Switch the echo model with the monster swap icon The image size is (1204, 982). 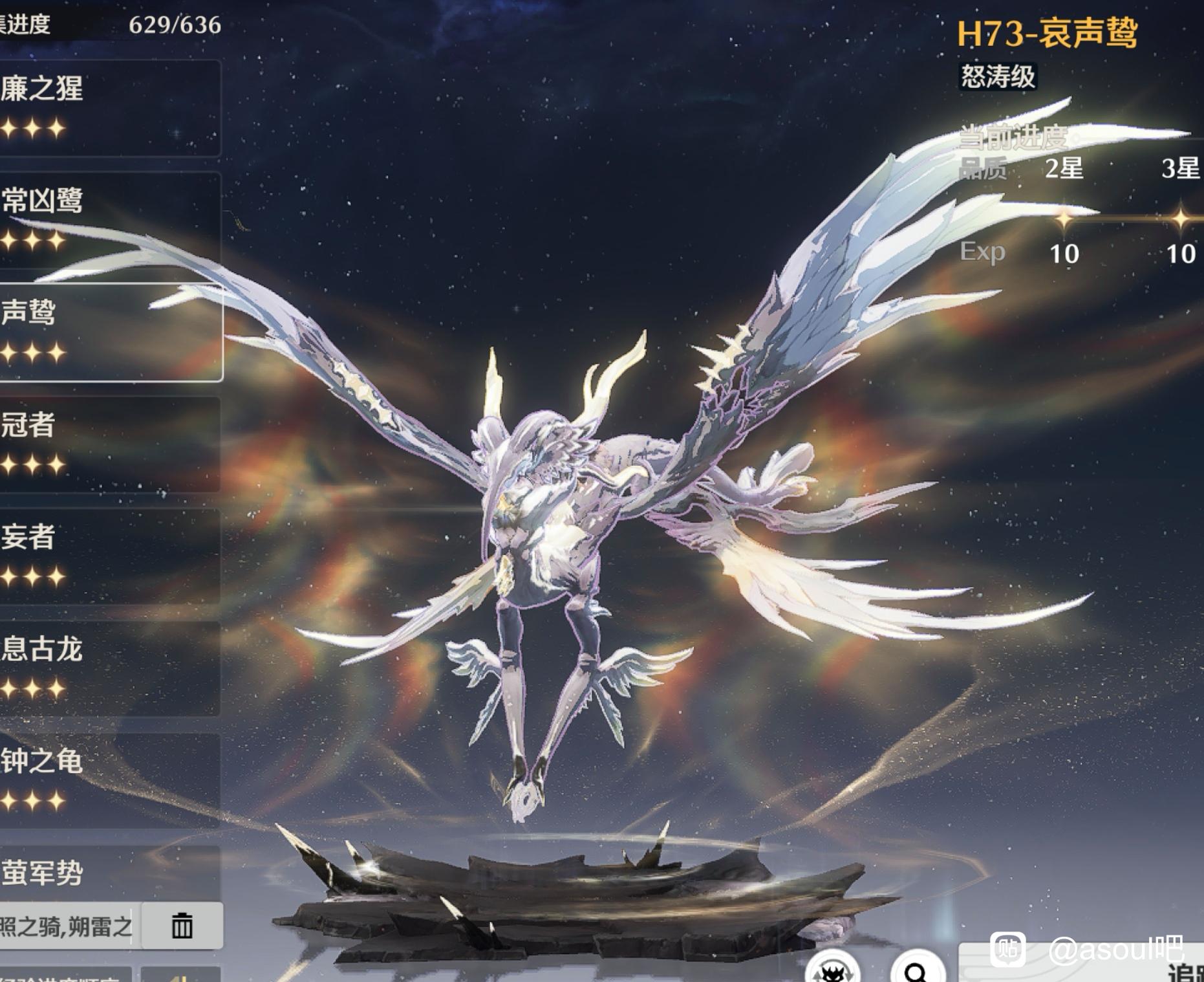(x=832, y=970)
